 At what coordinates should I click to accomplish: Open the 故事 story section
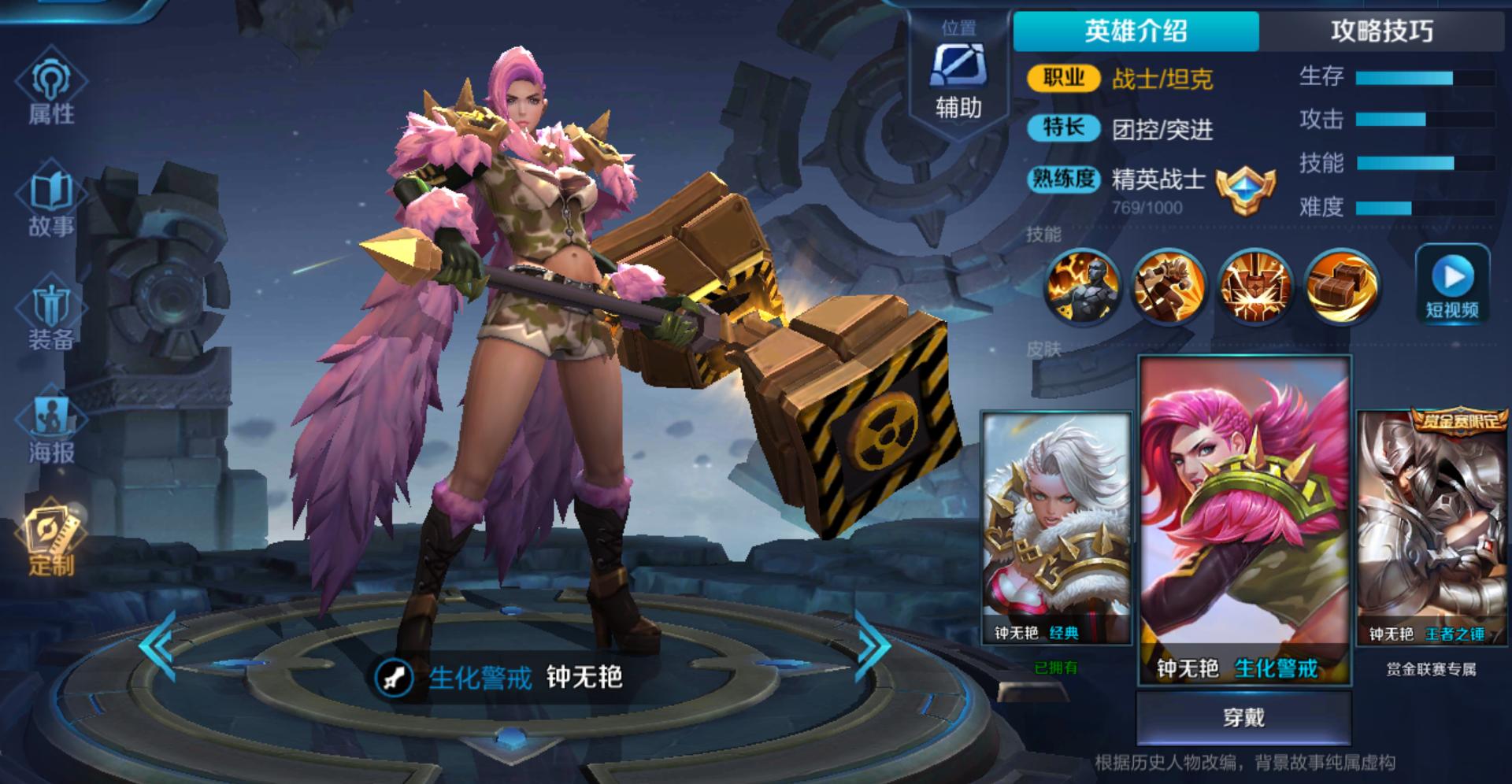point(51,202)
